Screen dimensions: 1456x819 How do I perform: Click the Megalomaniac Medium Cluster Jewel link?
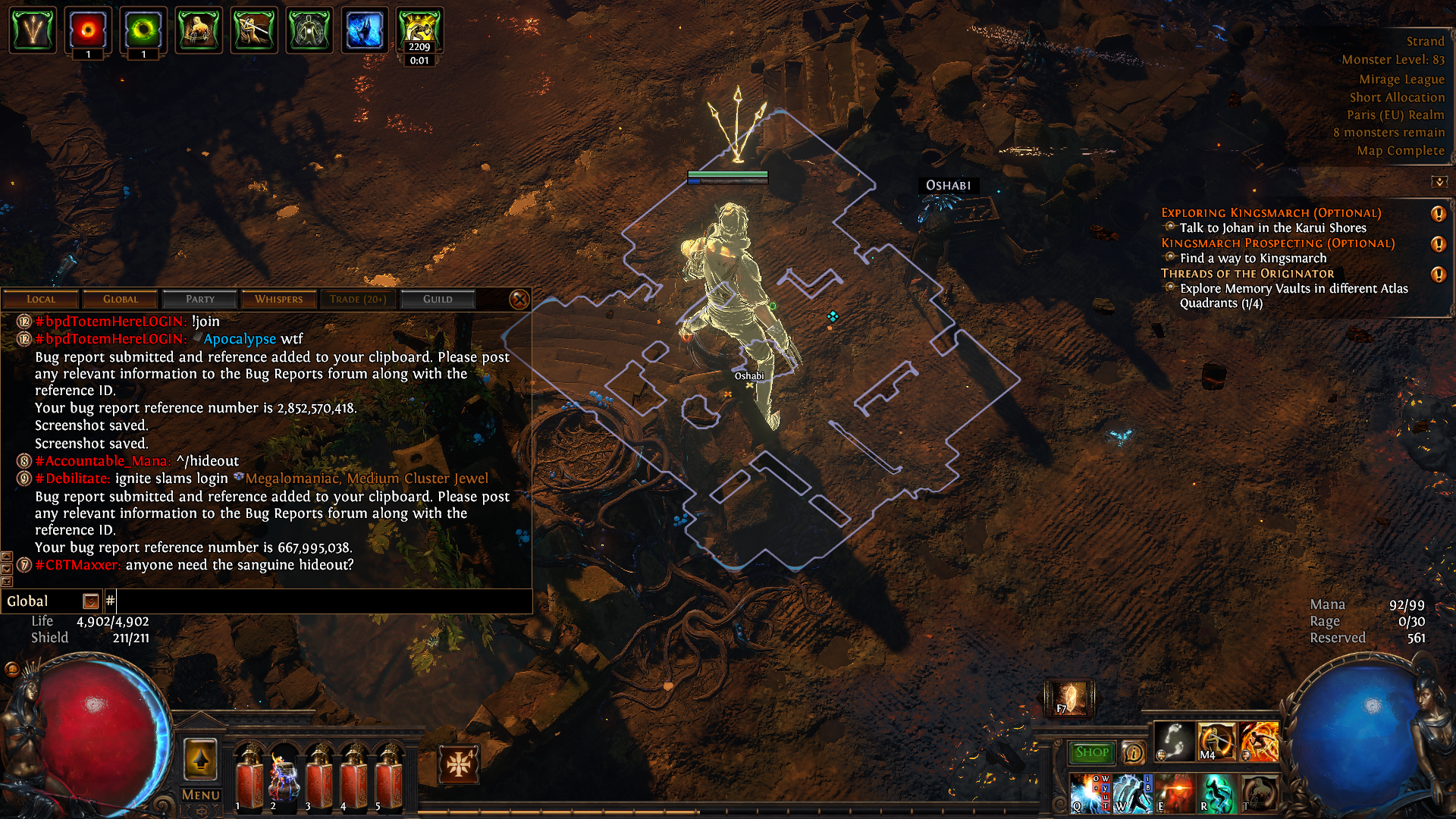tap(366, 479)
